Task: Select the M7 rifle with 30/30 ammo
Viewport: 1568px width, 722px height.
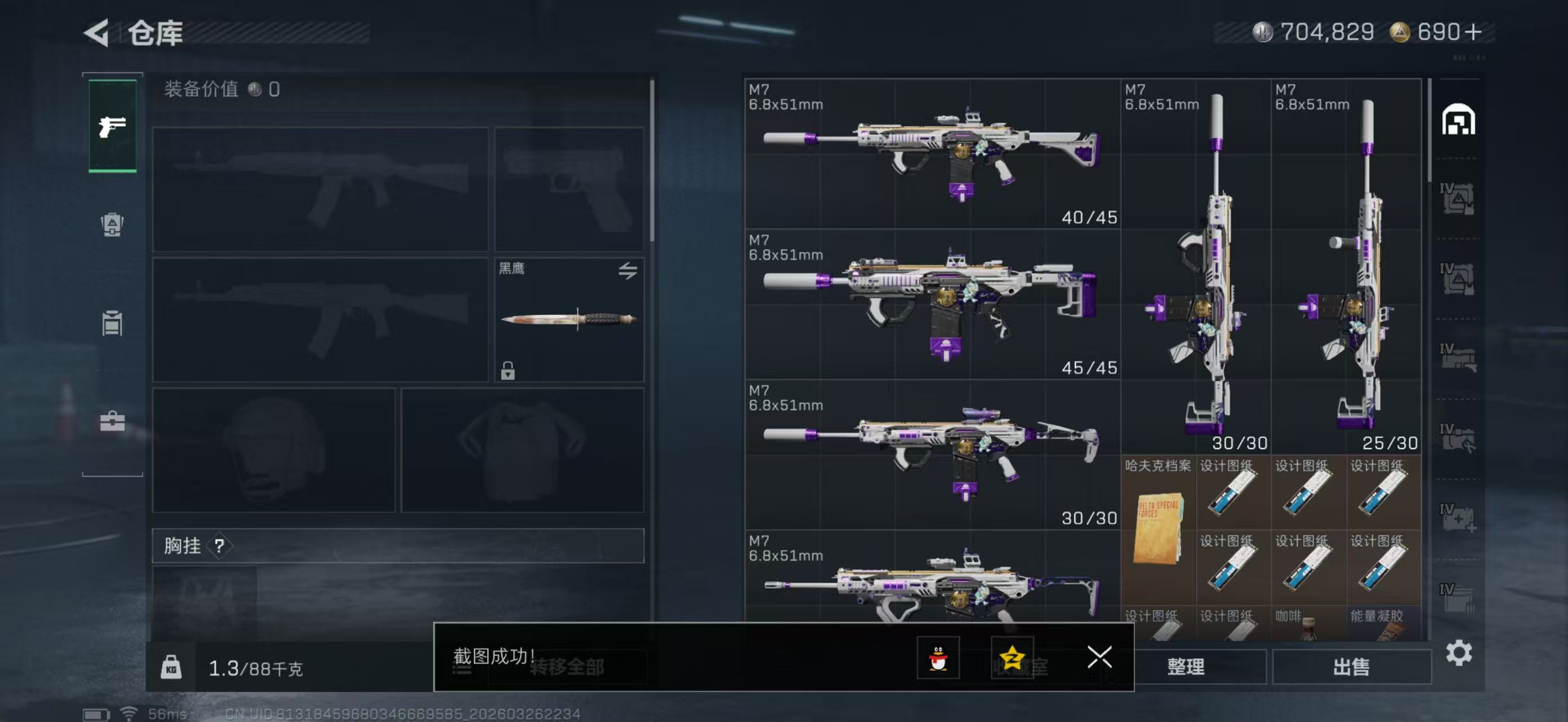Action: [x=932, y=455]
